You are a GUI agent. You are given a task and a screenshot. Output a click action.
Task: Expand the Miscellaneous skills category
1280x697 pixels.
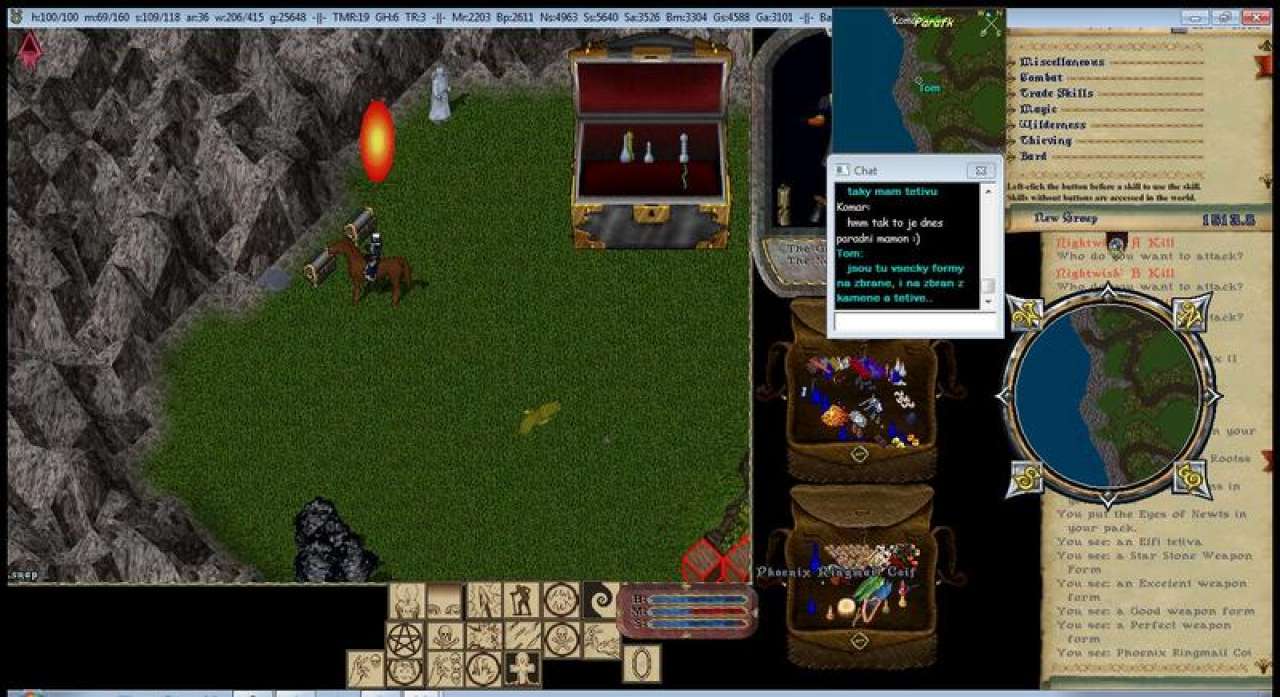[x=1062, y=62]
